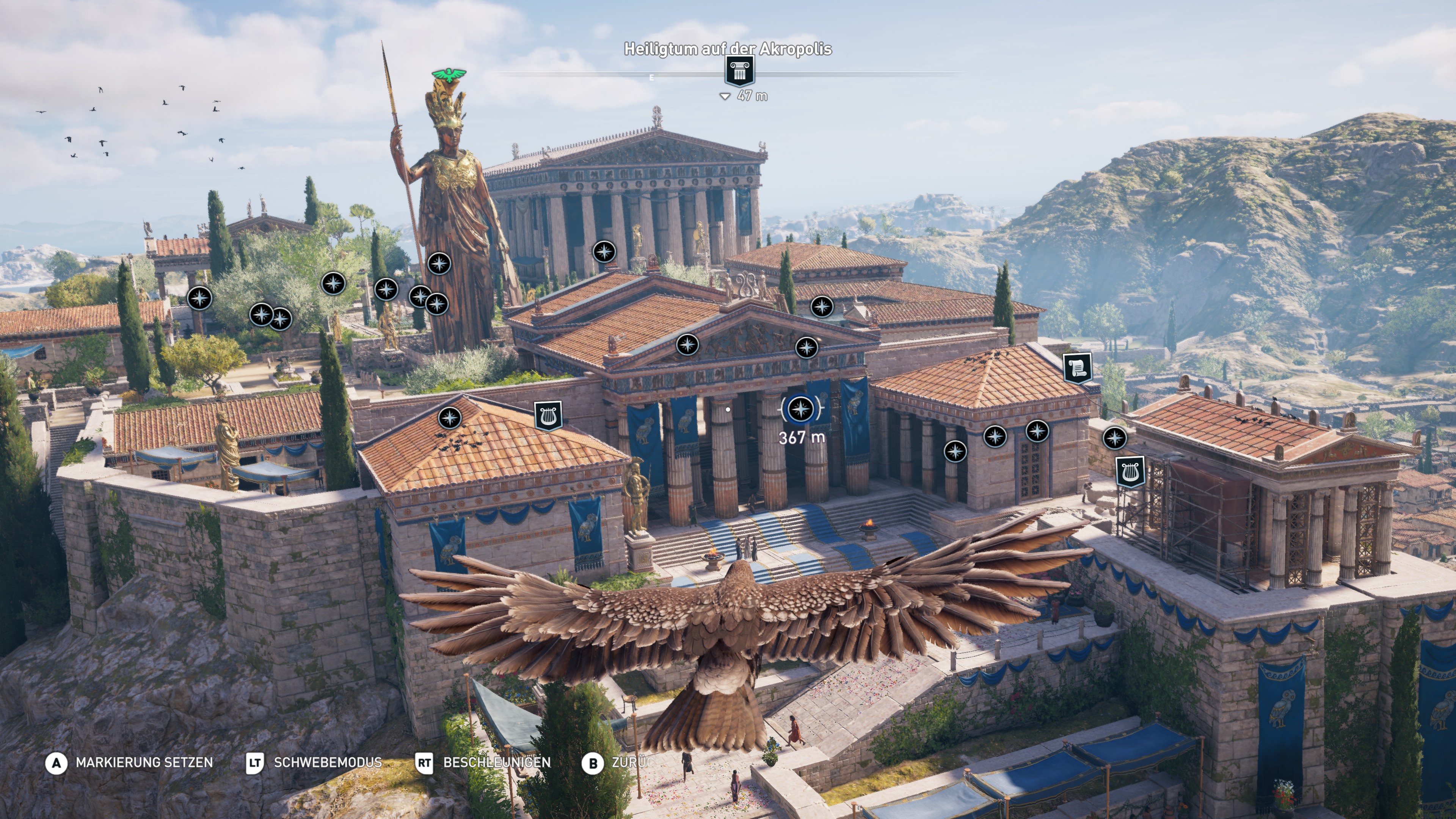
Task: Pick the lyre marker beside the scaffolded building
Action: coord(1130,471)
